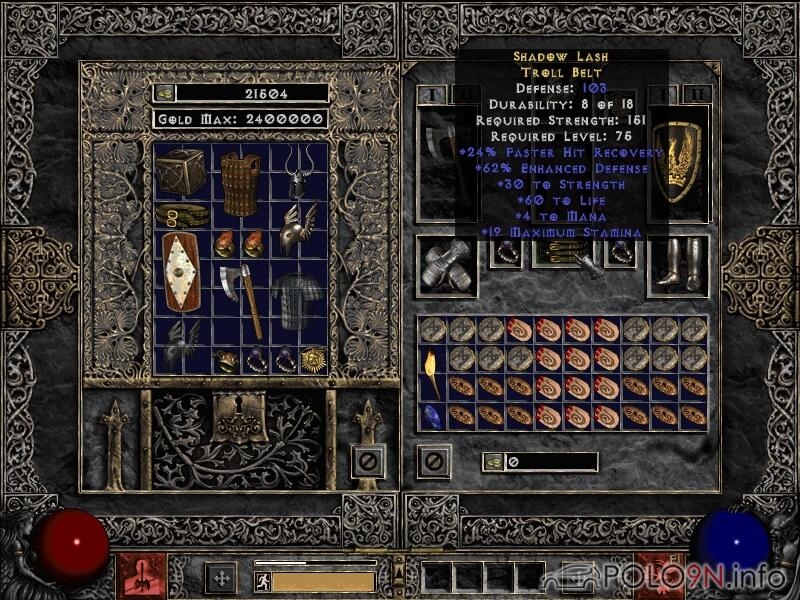
Task: Select the equipped gauntlets slot
Action: [447, 267]
